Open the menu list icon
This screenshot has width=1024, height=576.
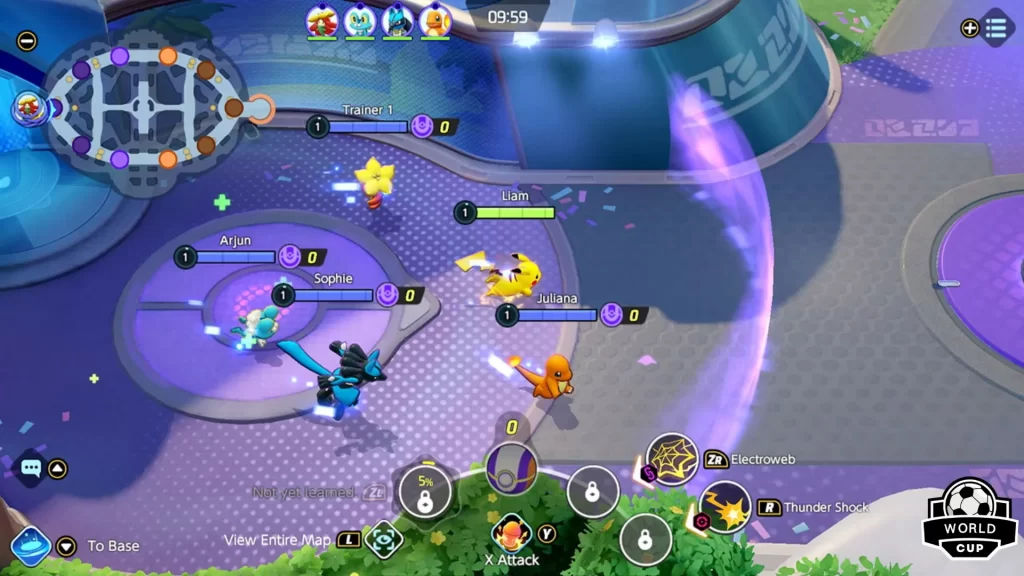pos(996,28)
